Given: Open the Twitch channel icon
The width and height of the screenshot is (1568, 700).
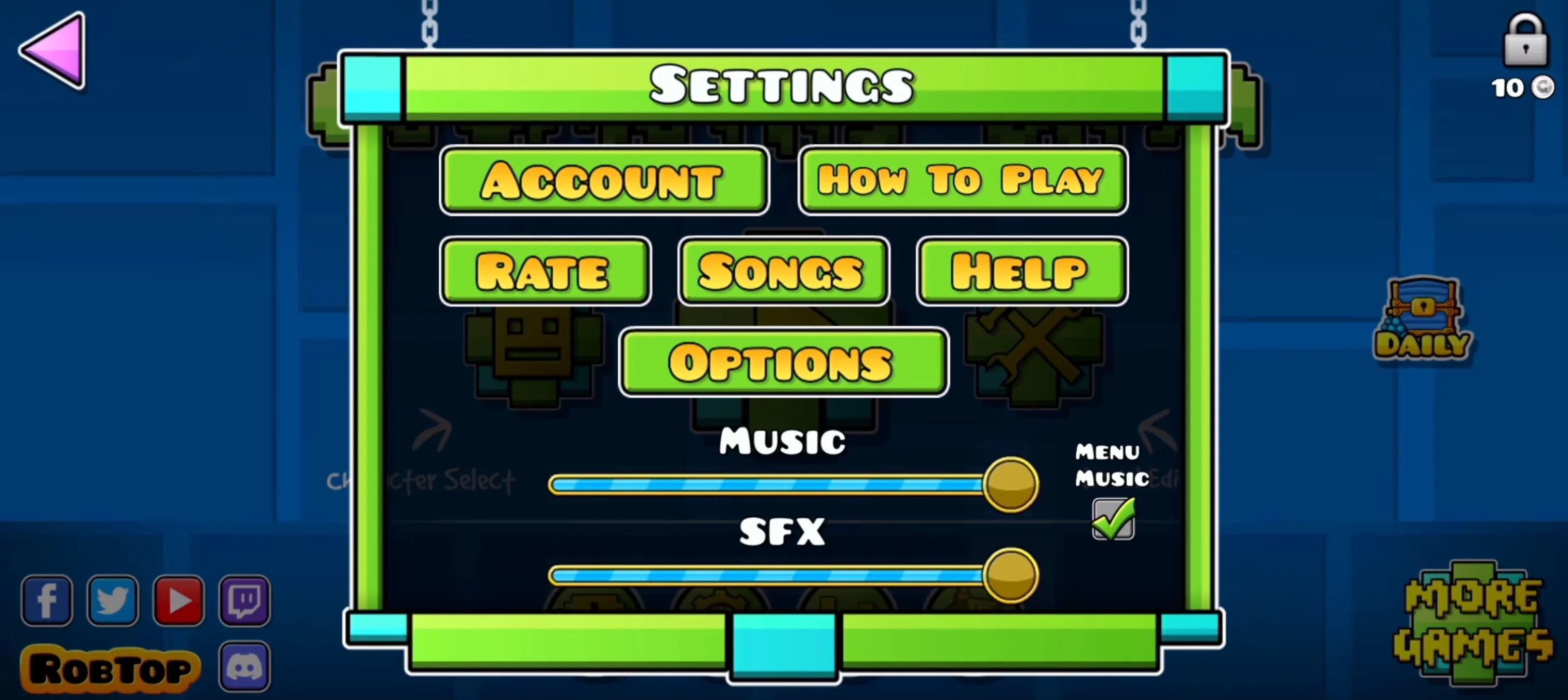Looking at the screenshot, I should 244,601.
